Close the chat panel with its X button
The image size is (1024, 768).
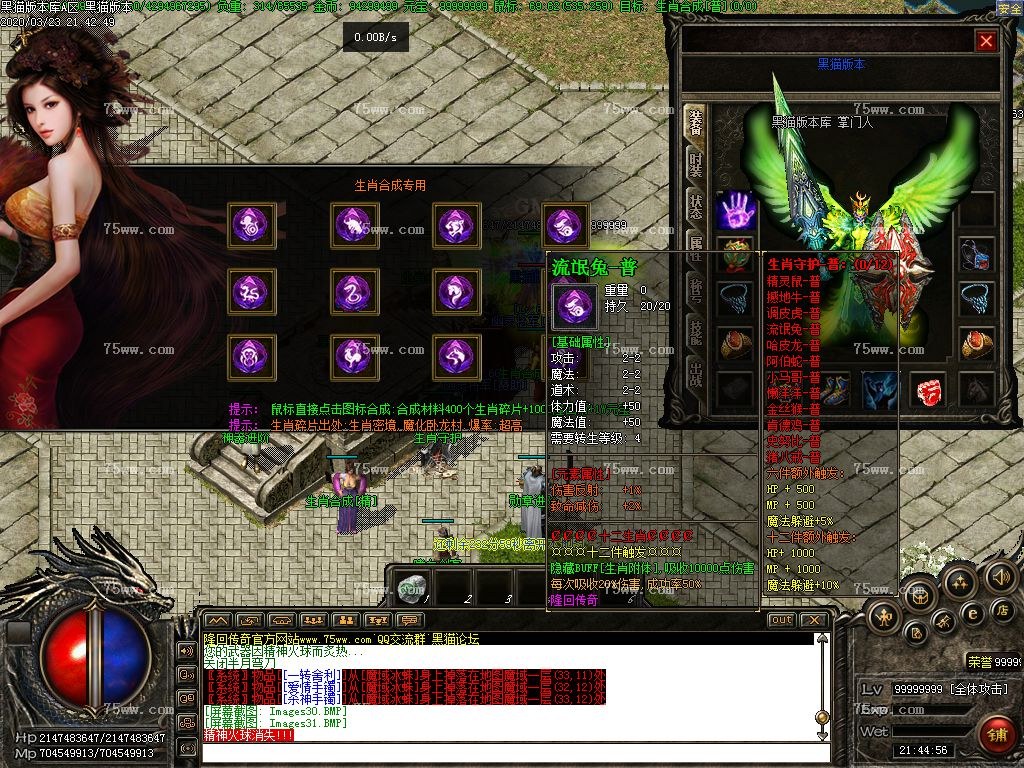(814, 620)
